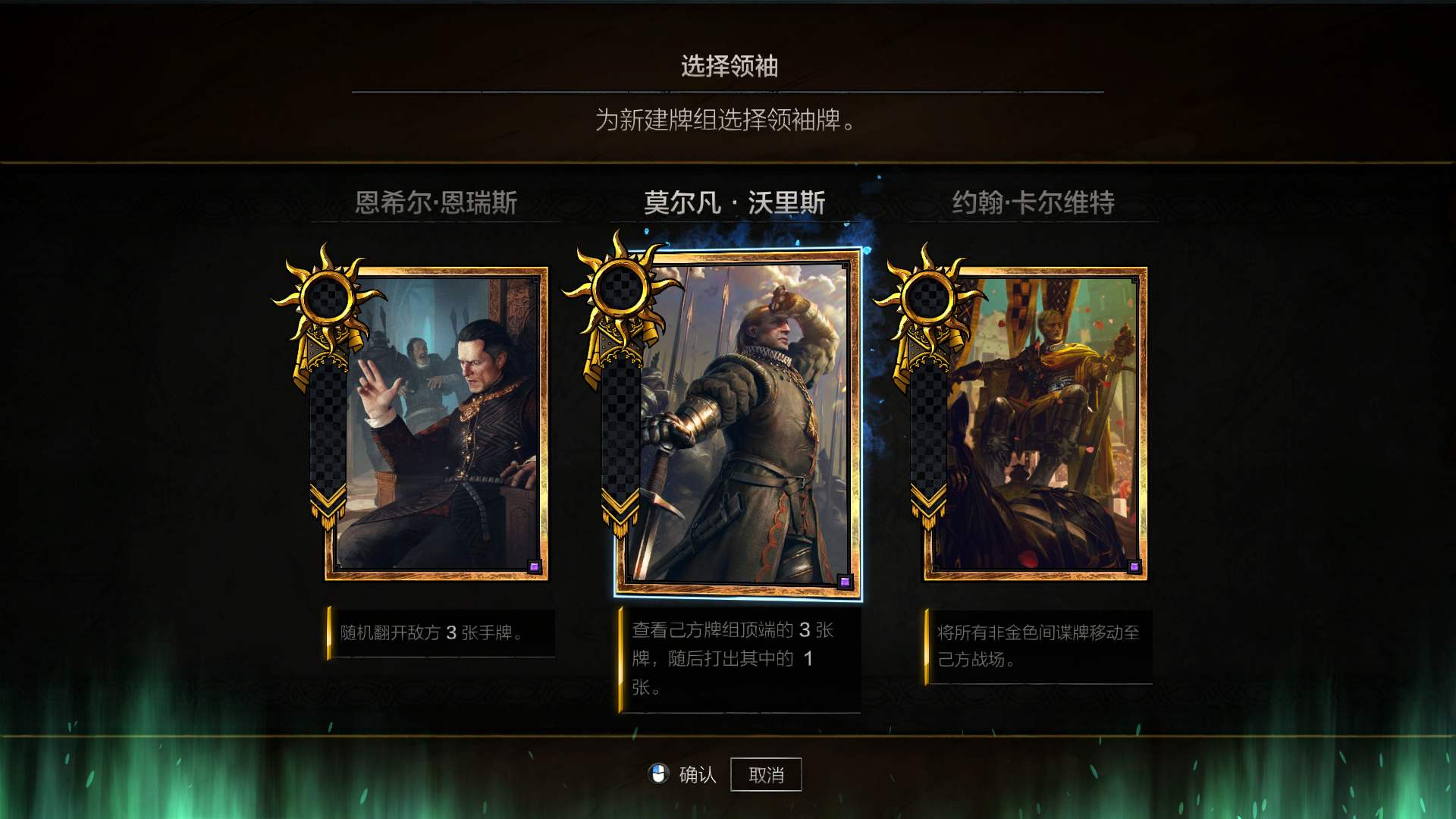Click the Nilfgaard sun emblem on Calveit's card

click(x=929, y=300)
